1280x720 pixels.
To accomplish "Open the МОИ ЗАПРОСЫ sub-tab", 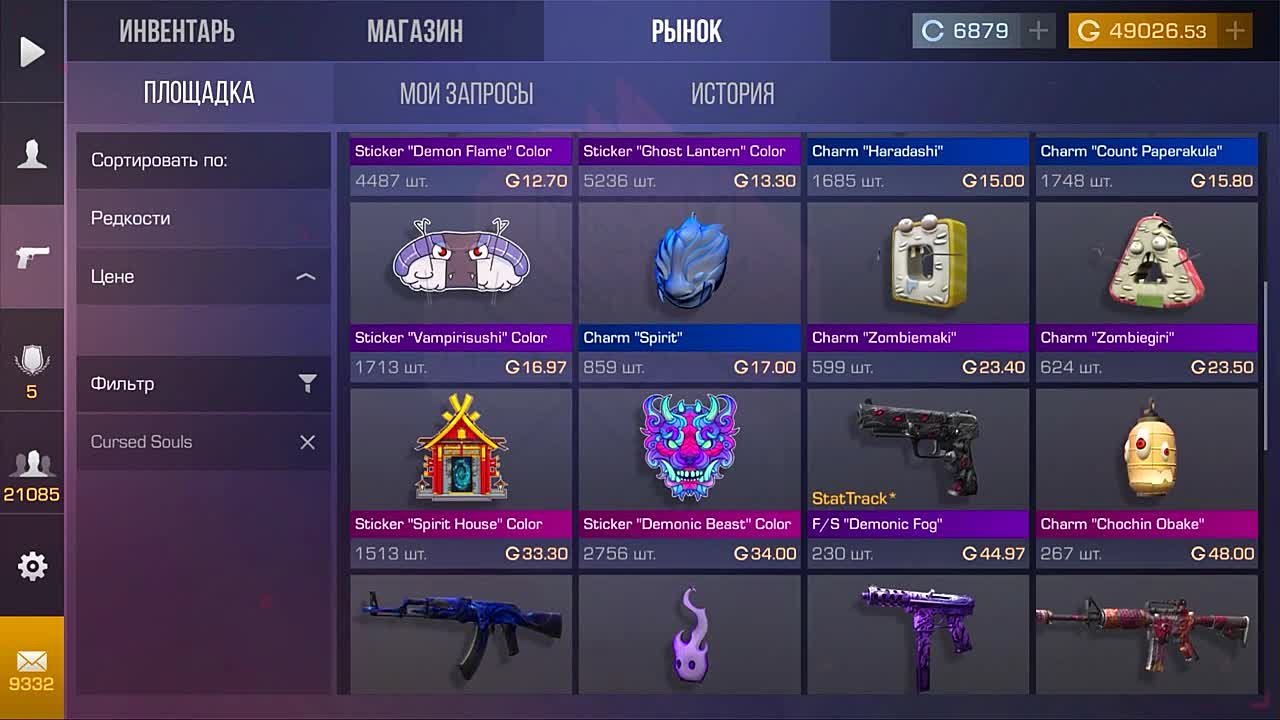I will coord(466,94).
